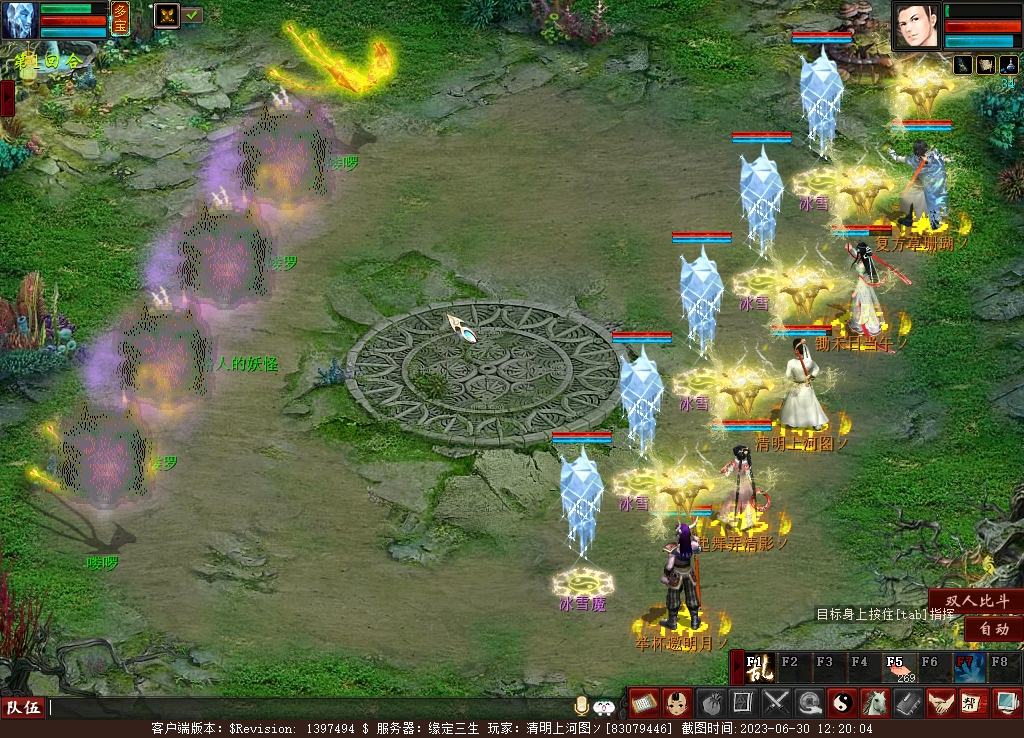The image size is (1024, 738).
Task: Select the pet ice portrait
Action: pyautogui.click(x=20, y=20)
